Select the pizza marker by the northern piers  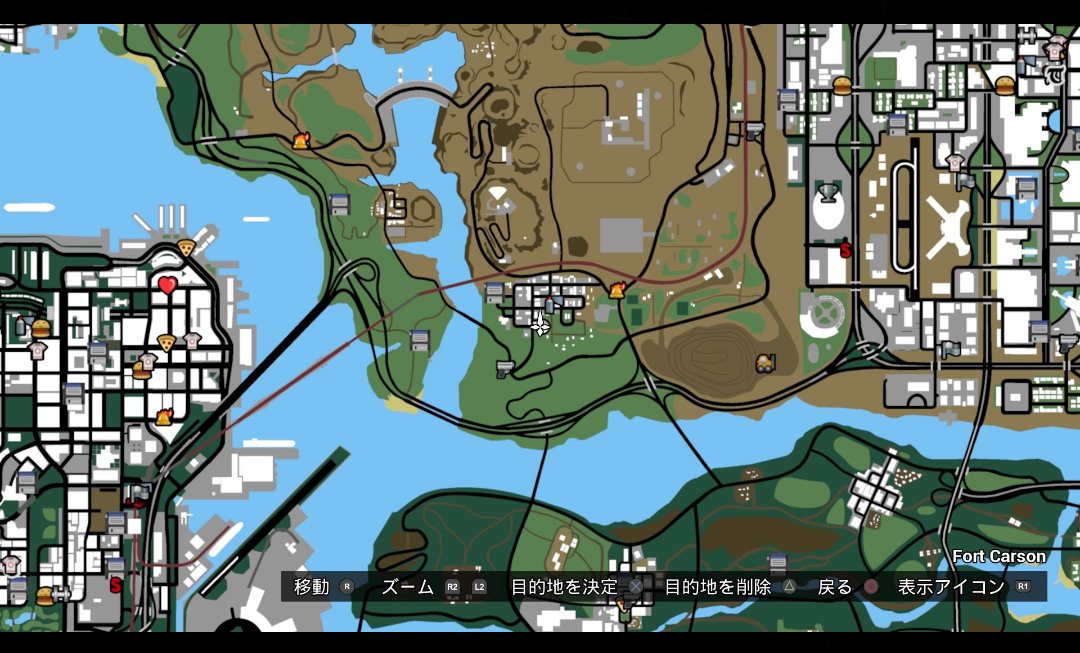(x=185, y=247)
